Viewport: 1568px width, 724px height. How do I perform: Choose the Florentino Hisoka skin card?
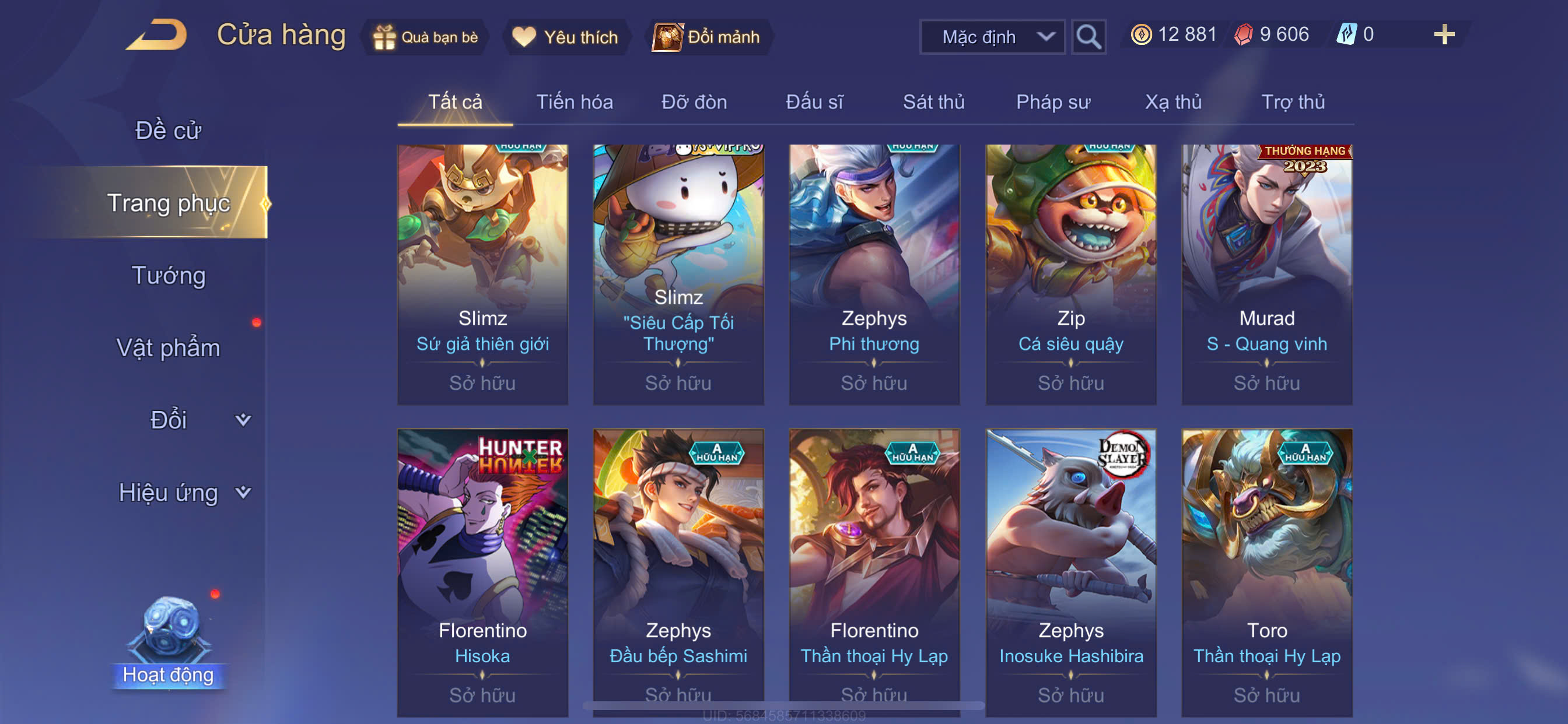click(x=482, y=572)
